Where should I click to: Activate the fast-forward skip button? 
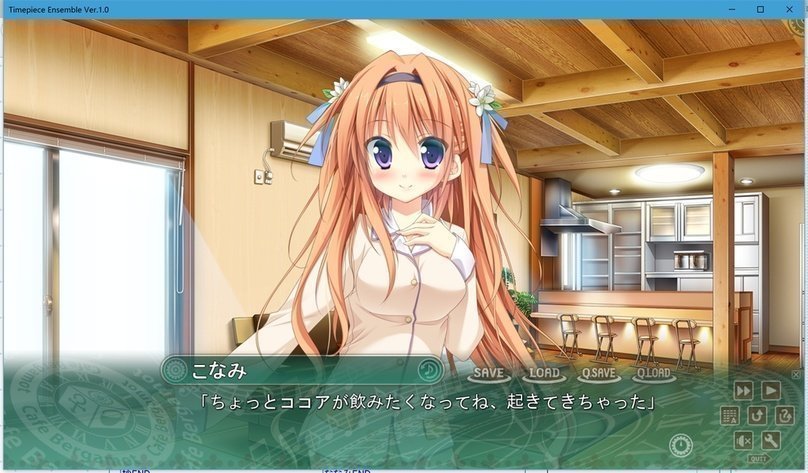(x=744, y=390)
